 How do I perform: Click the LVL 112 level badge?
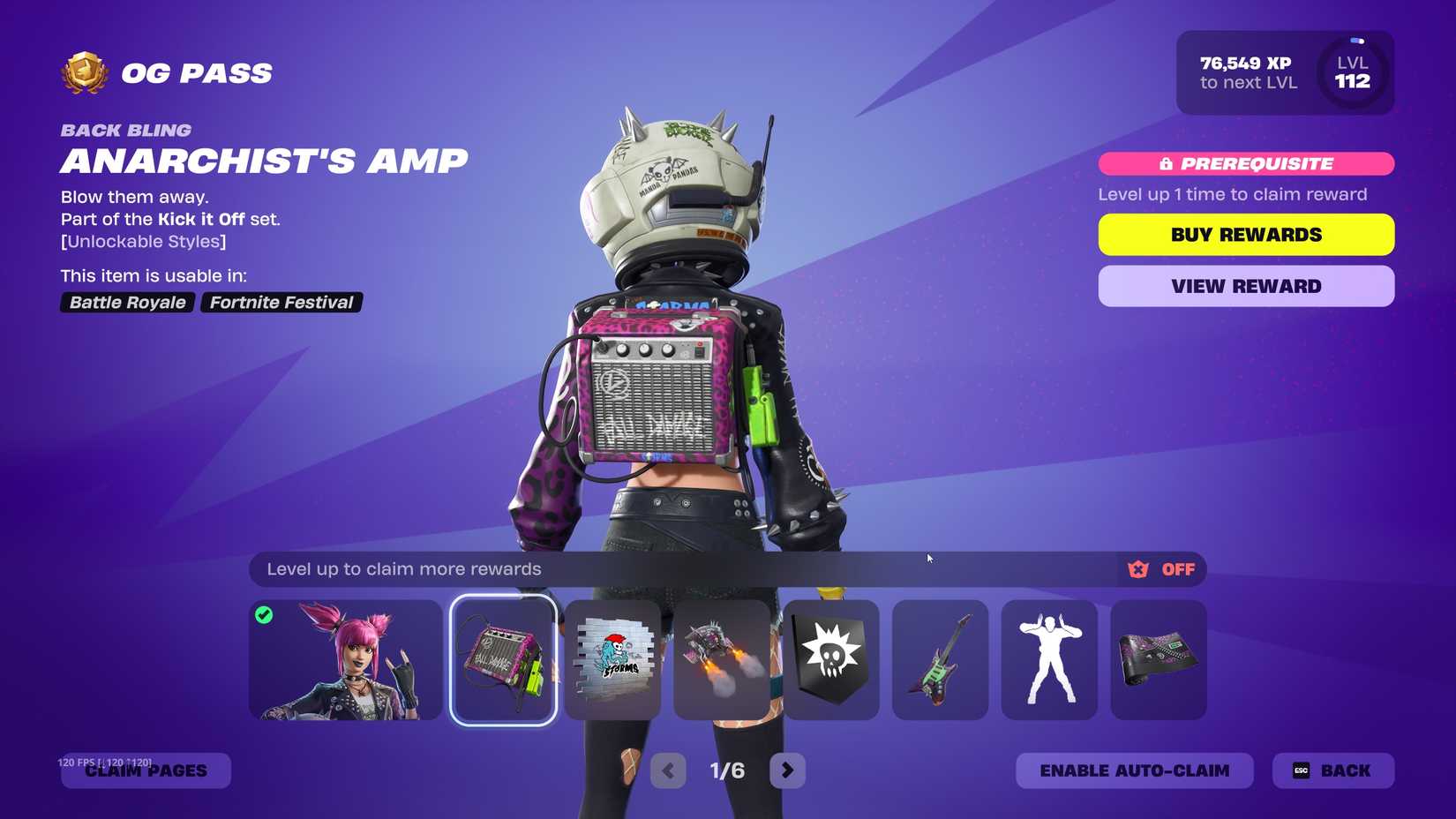click(1352, 72)
